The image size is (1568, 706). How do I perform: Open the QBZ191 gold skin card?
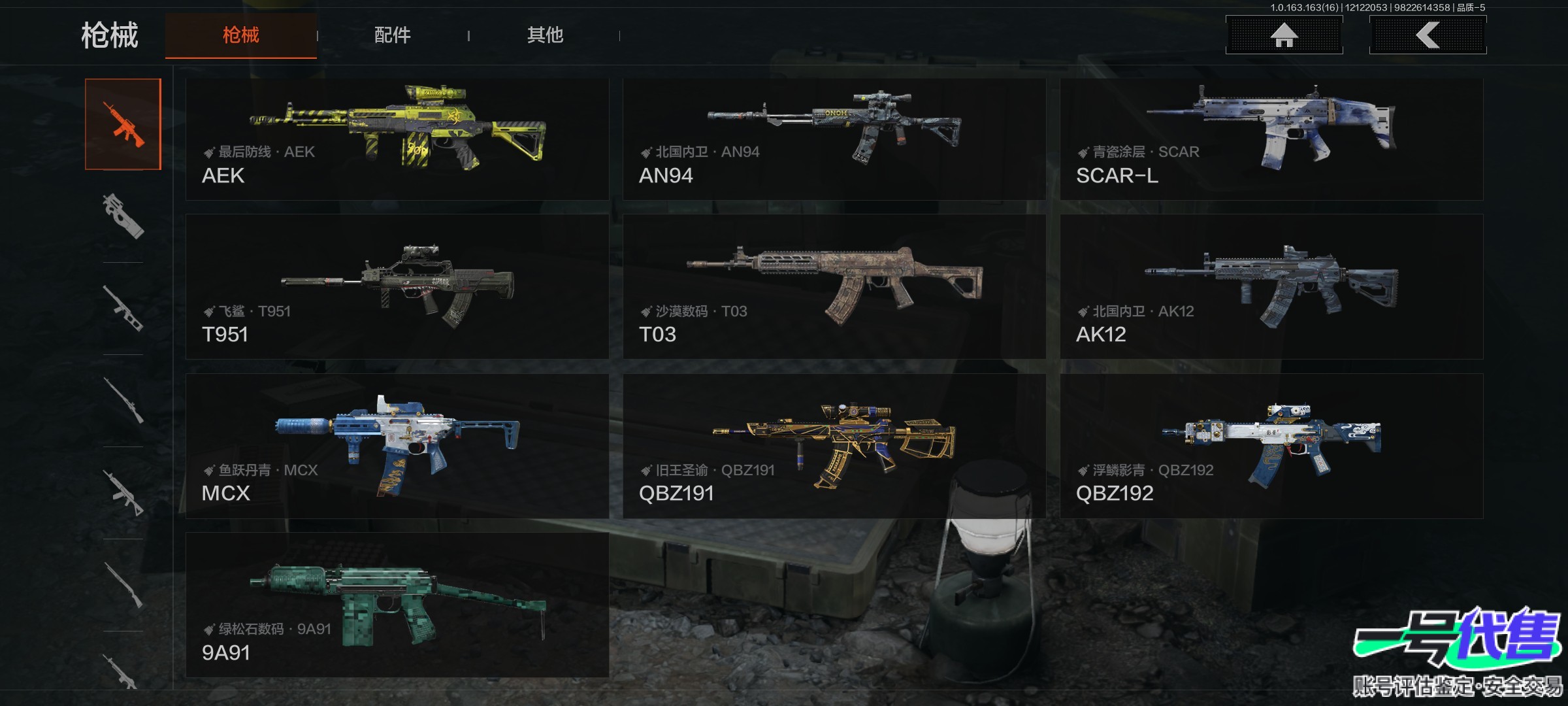pyautogui.click(x=834, y=446)
